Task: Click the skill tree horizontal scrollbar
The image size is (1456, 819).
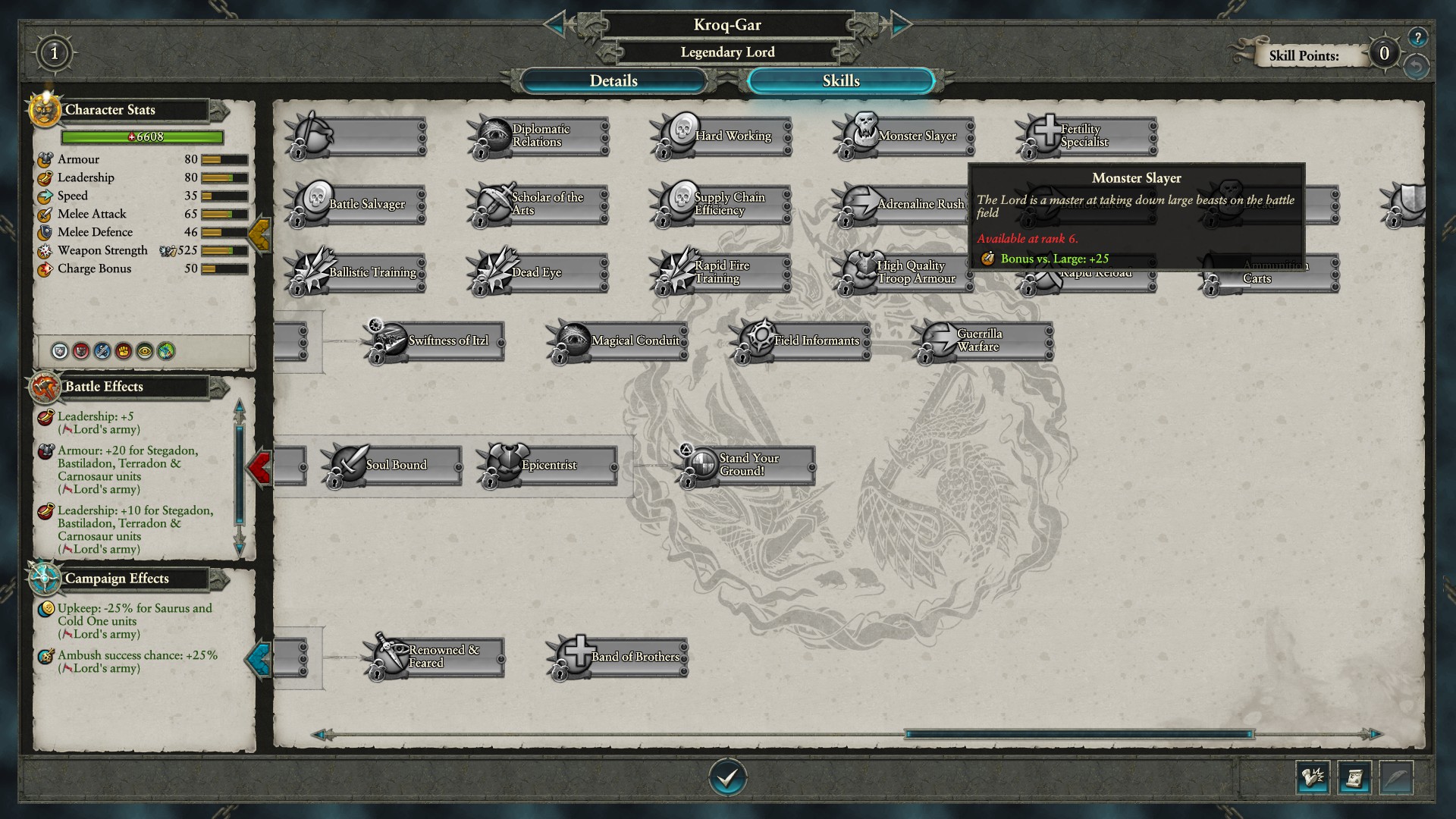Action: 1078,734
